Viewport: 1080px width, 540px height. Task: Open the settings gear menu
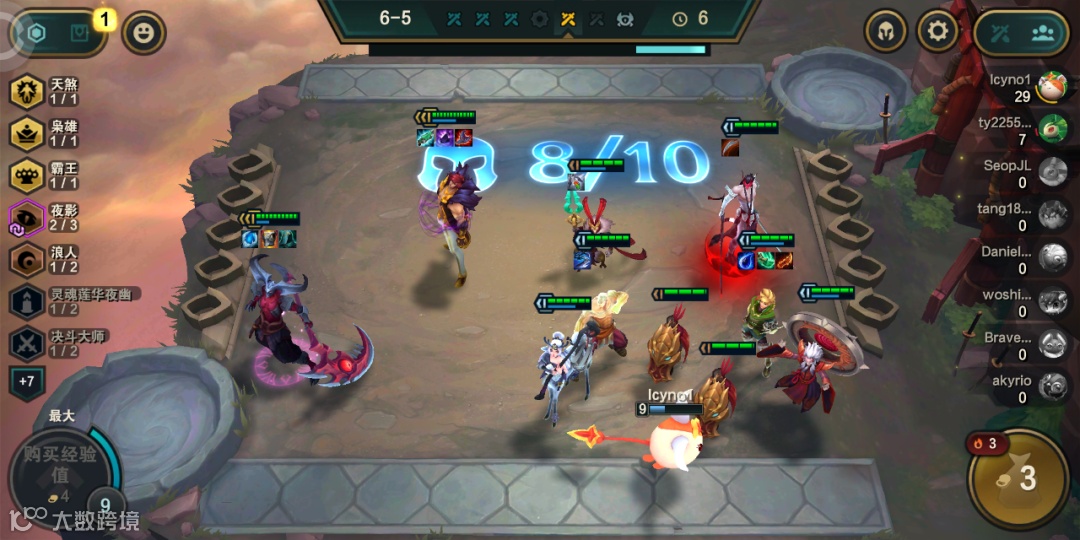(x=937, y=32)
